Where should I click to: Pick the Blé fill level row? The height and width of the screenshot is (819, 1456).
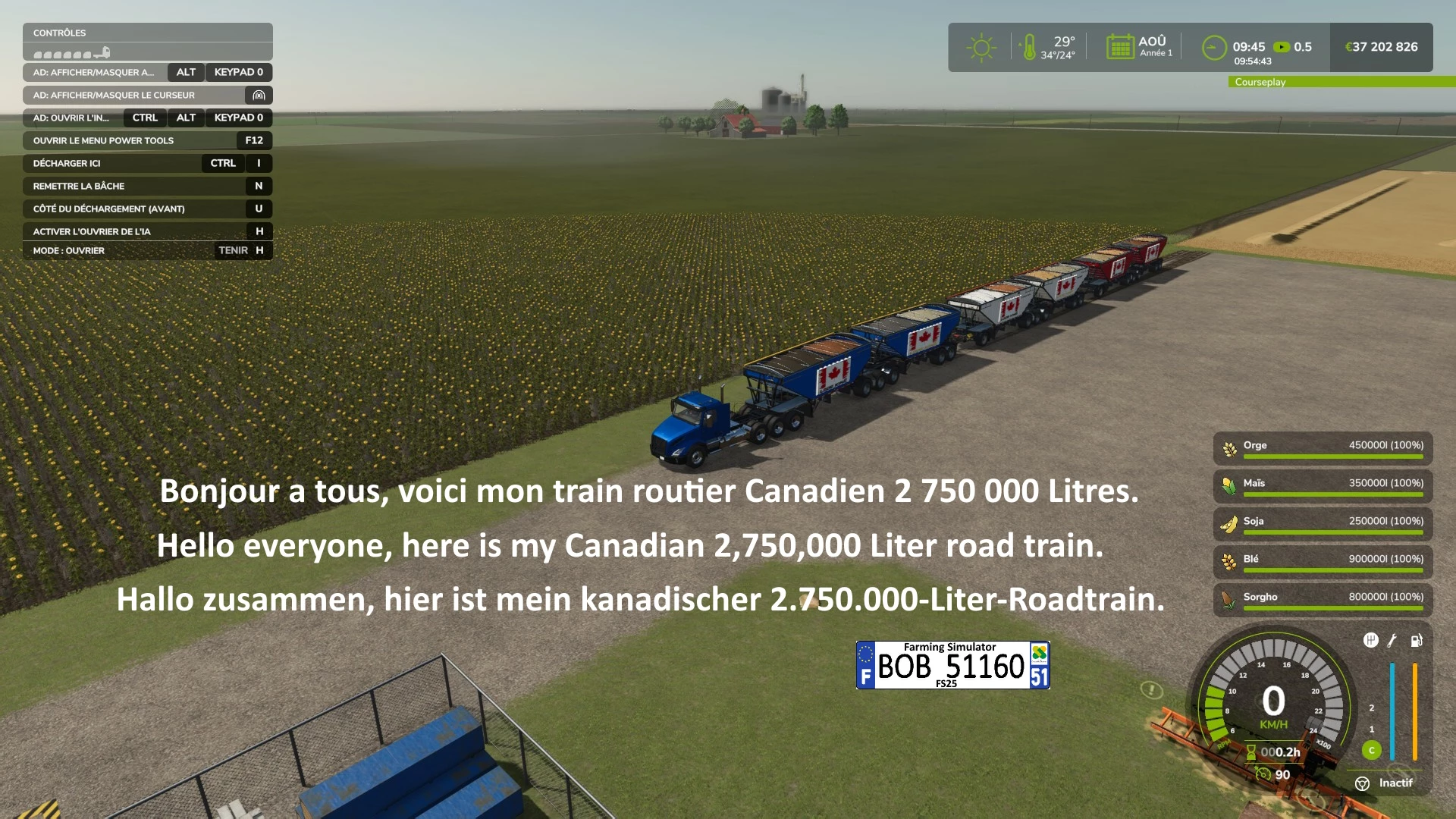1323,562
